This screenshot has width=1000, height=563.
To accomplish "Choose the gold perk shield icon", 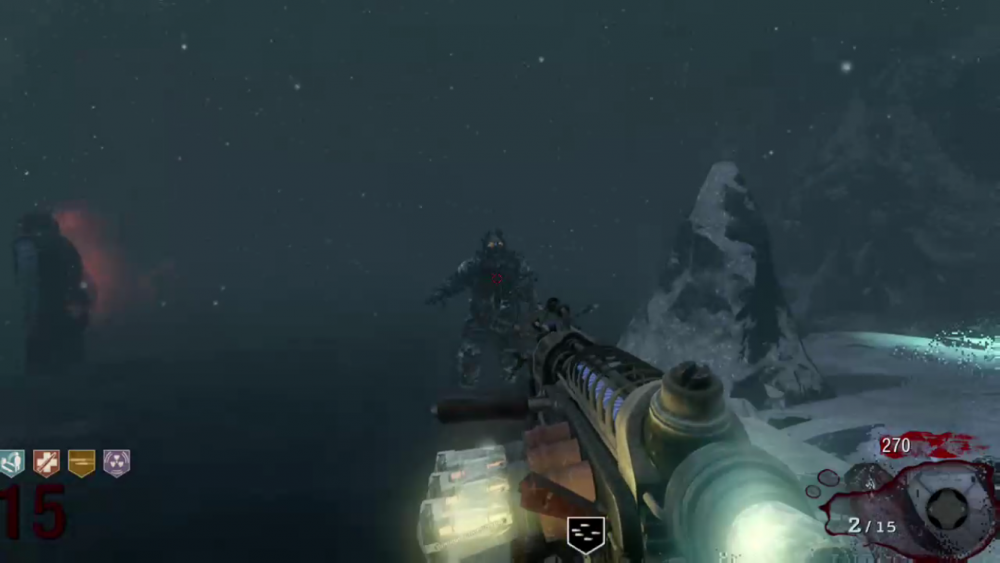I will (x=81, y=463).
